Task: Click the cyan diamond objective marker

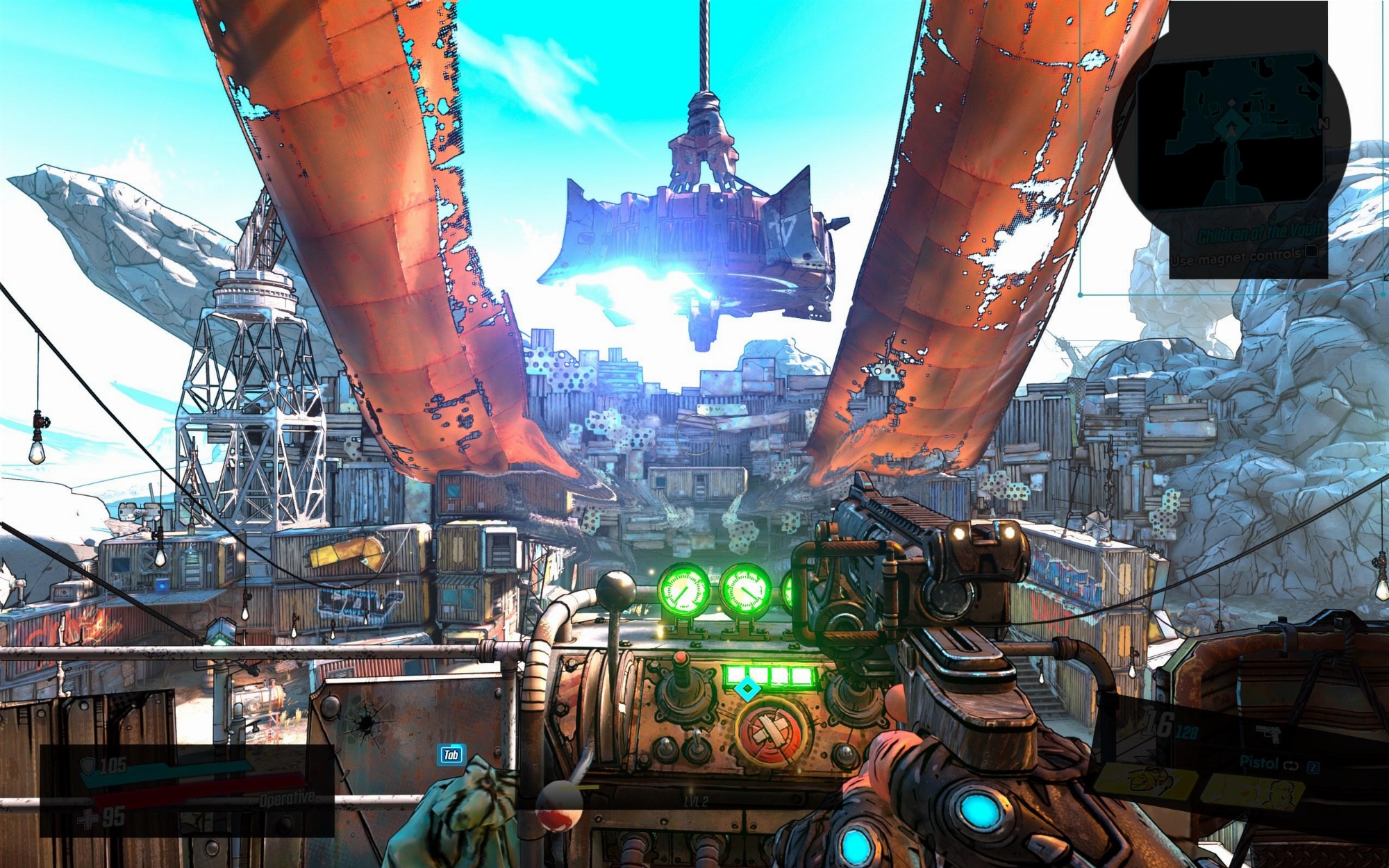Action: coord(747,690)
